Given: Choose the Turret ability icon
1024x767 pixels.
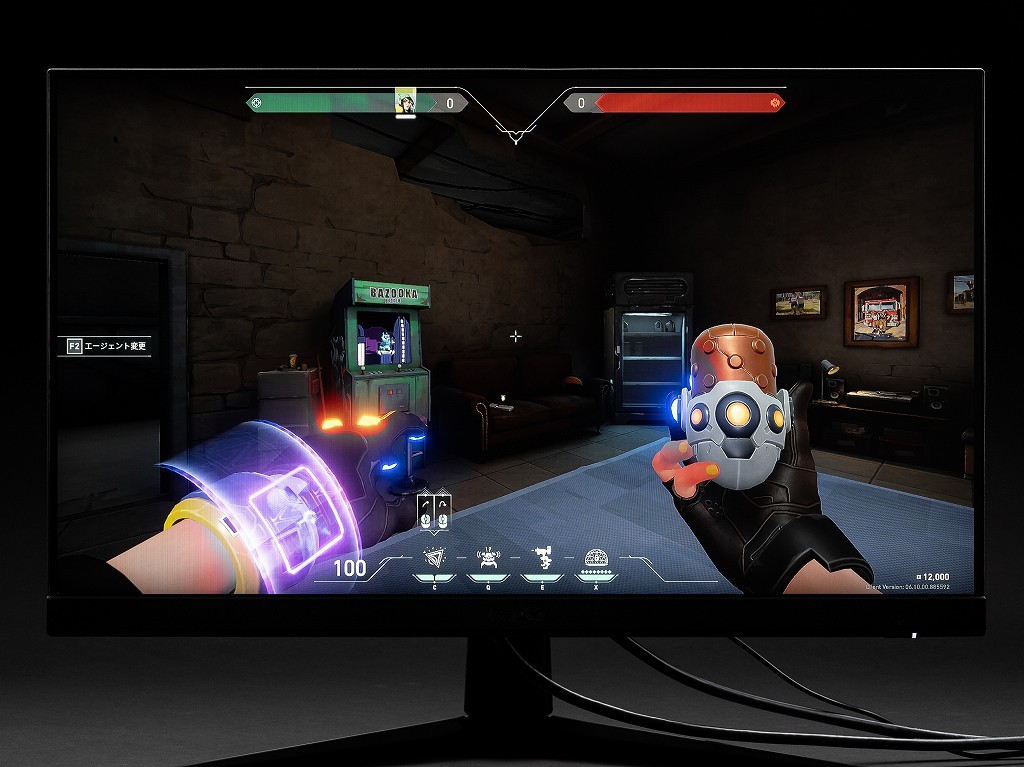Looking at the screenshot, I should pos(541,558).
